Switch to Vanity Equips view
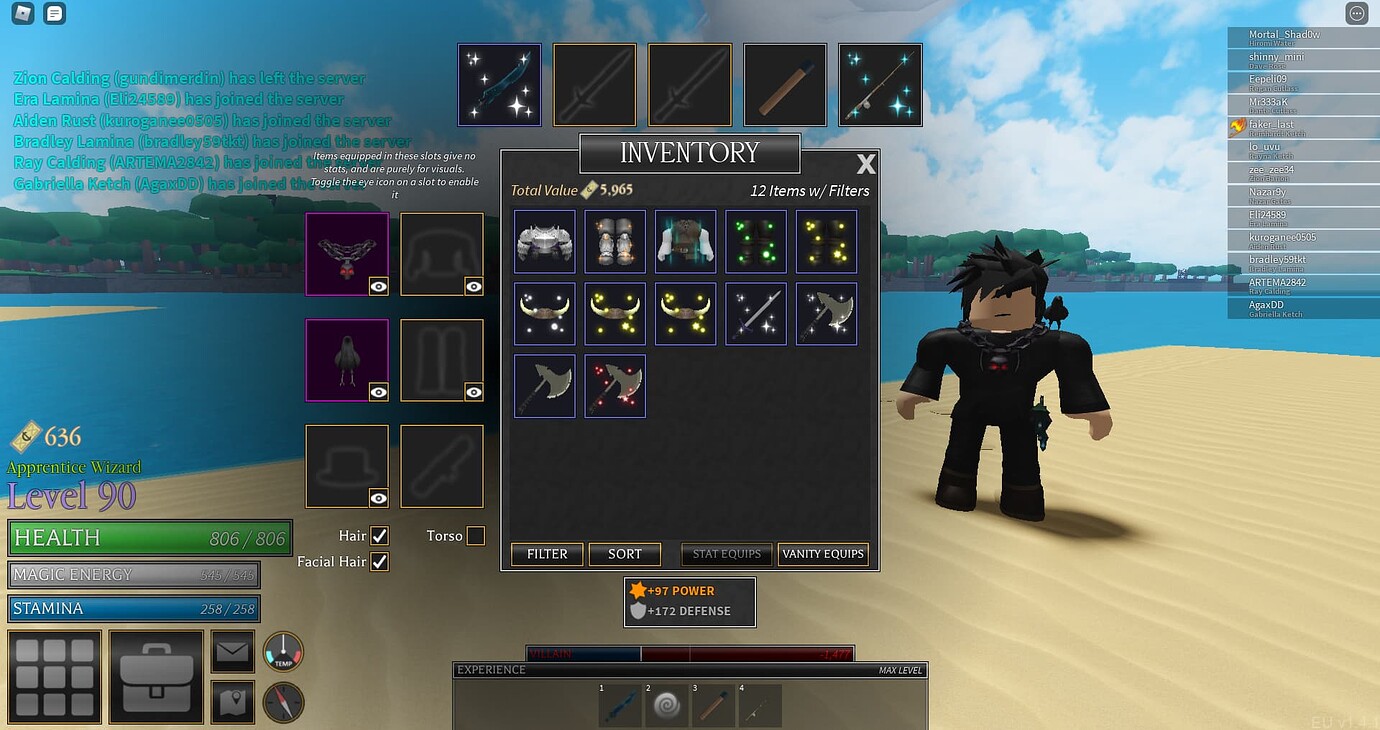The width and height of the screenshot is (1380, 730). click(823, 554)
